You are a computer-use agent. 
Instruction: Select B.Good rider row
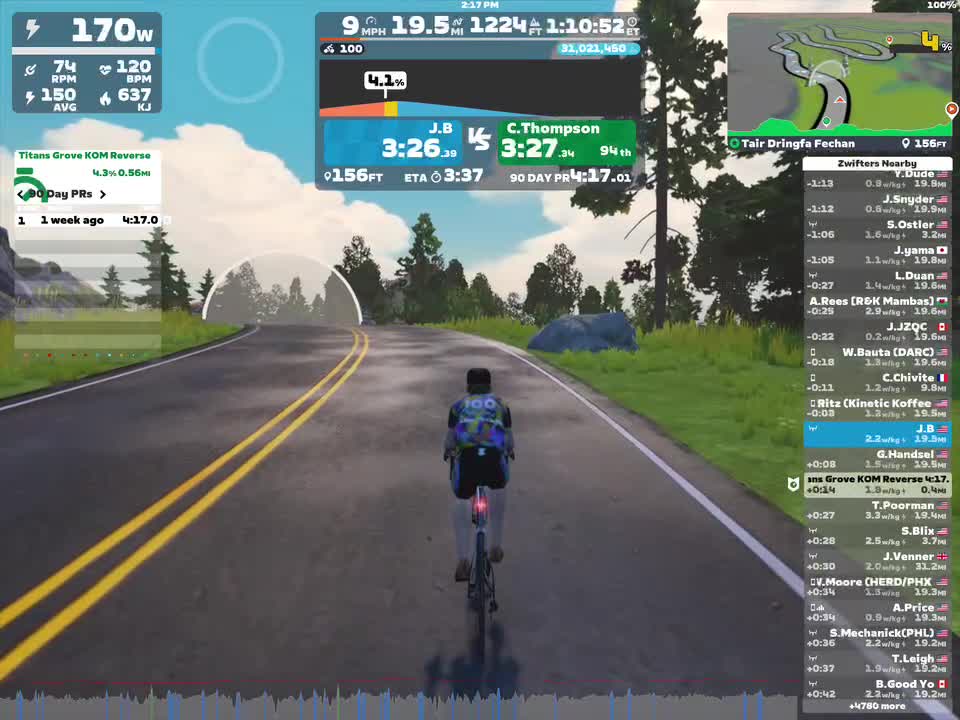(x=877, y=689)
